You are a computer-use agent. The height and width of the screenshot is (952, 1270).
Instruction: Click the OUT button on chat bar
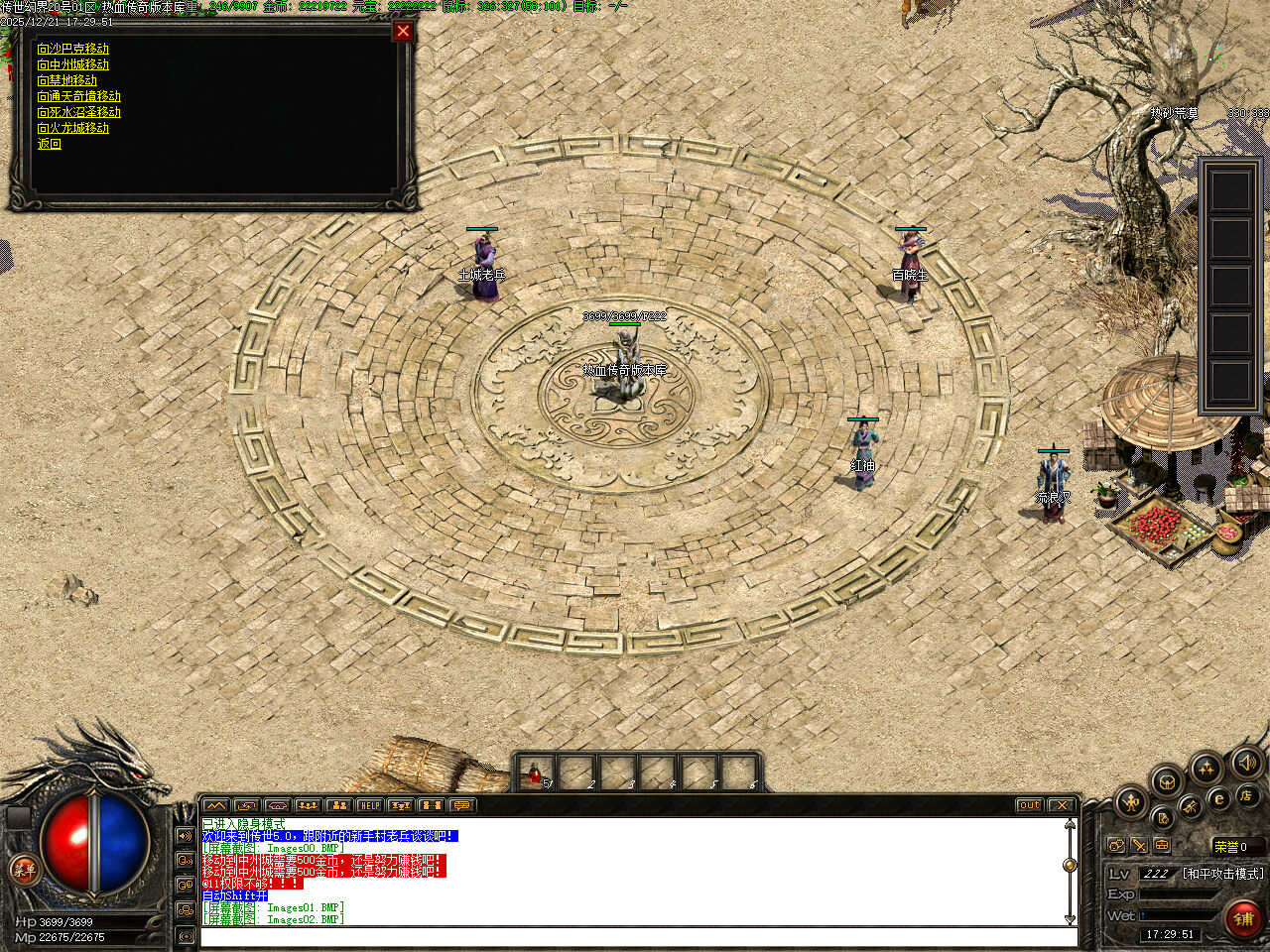[1029, 805]
